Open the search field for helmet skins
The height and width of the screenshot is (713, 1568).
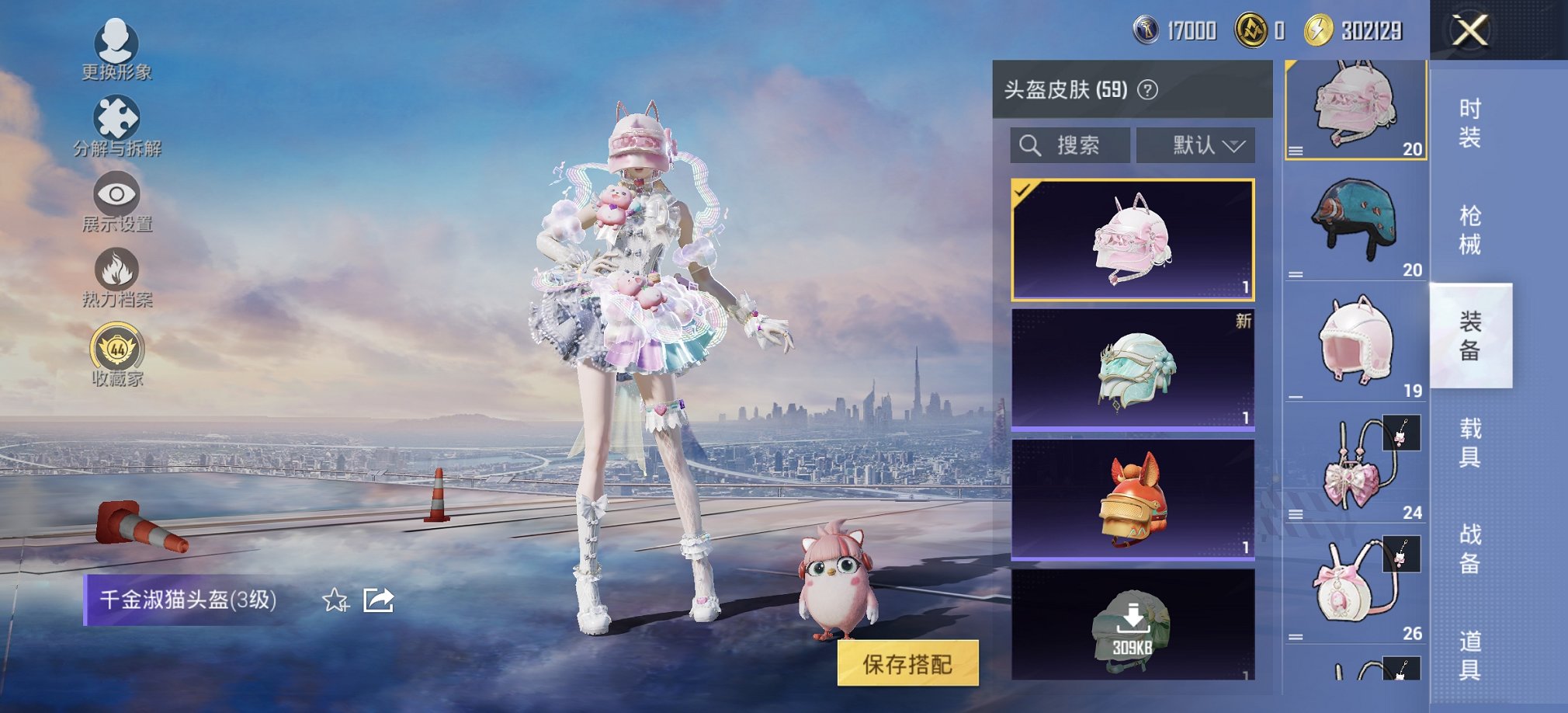(1071, 144)
